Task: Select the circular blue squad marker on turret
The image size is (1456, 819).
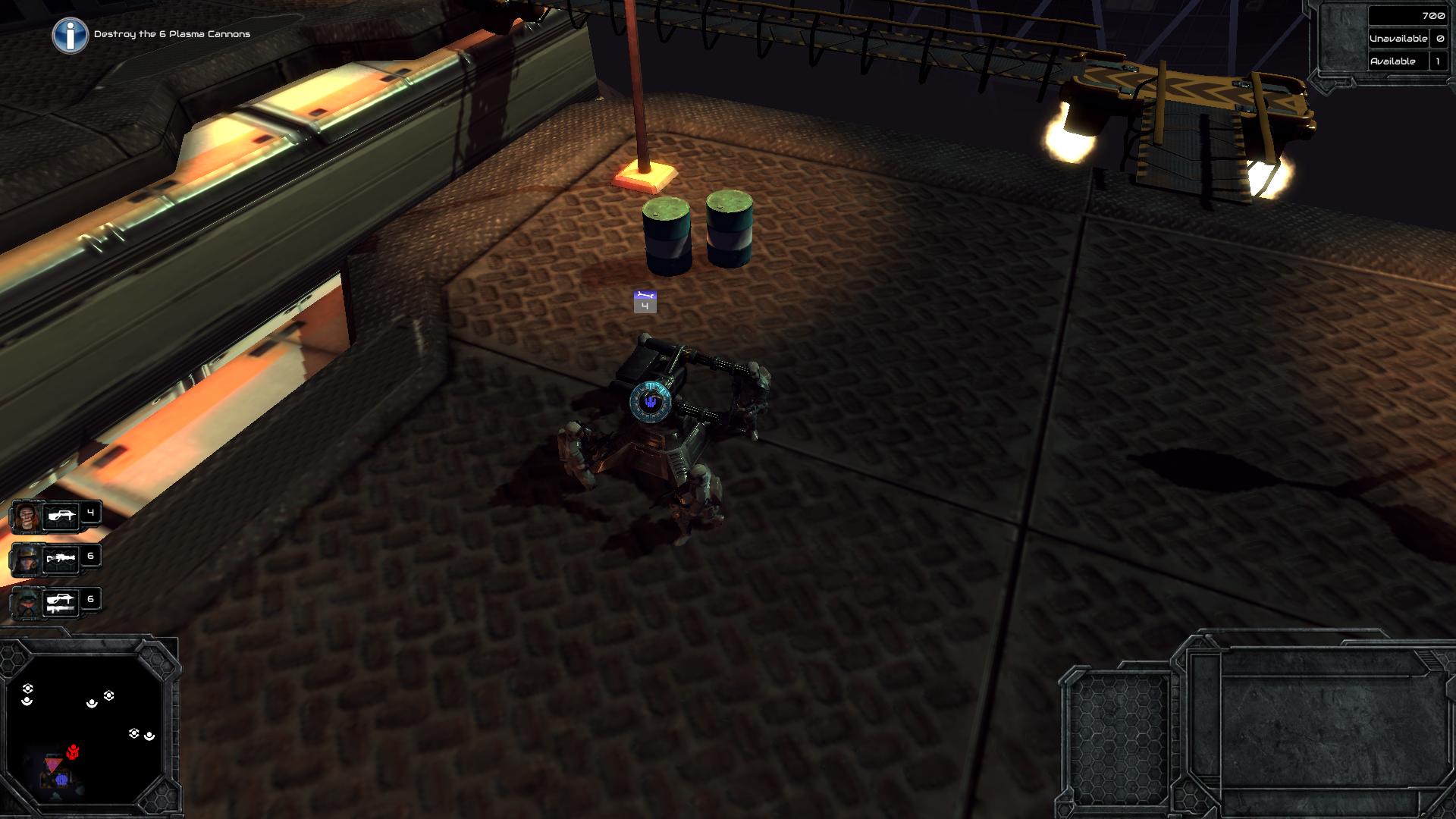Action: pos(649,401)
